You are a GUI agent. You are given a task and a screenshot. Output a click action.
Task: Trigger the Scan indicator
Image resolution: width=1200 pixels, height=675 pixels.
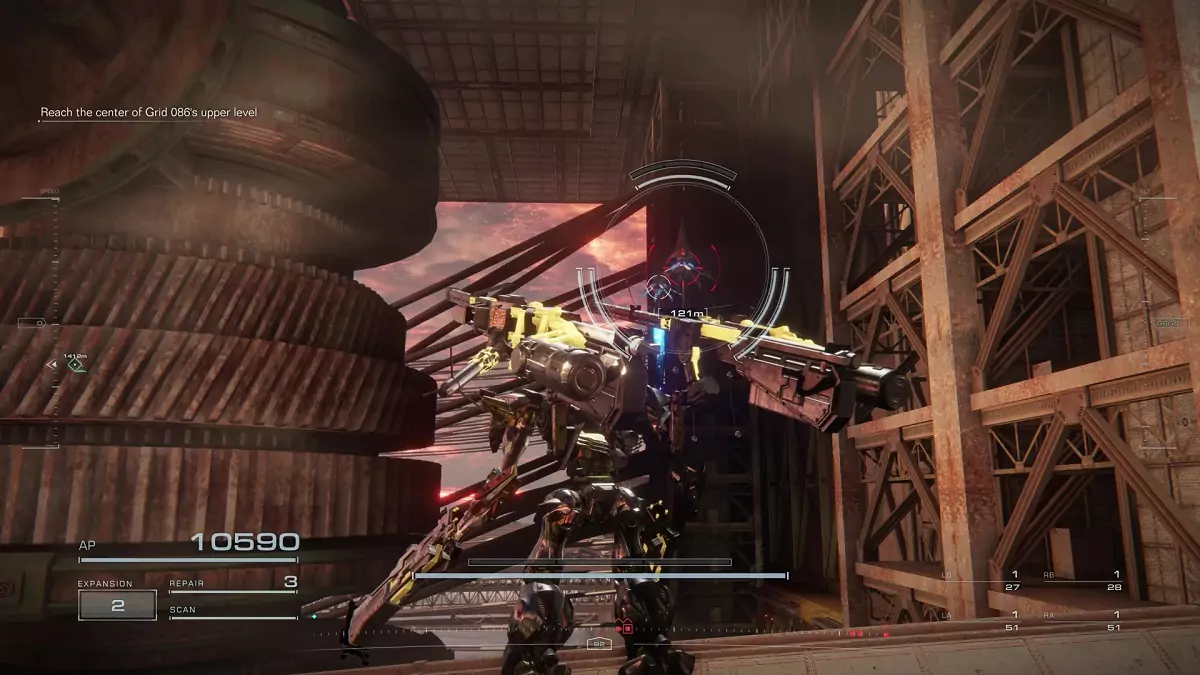pos(233,611)
